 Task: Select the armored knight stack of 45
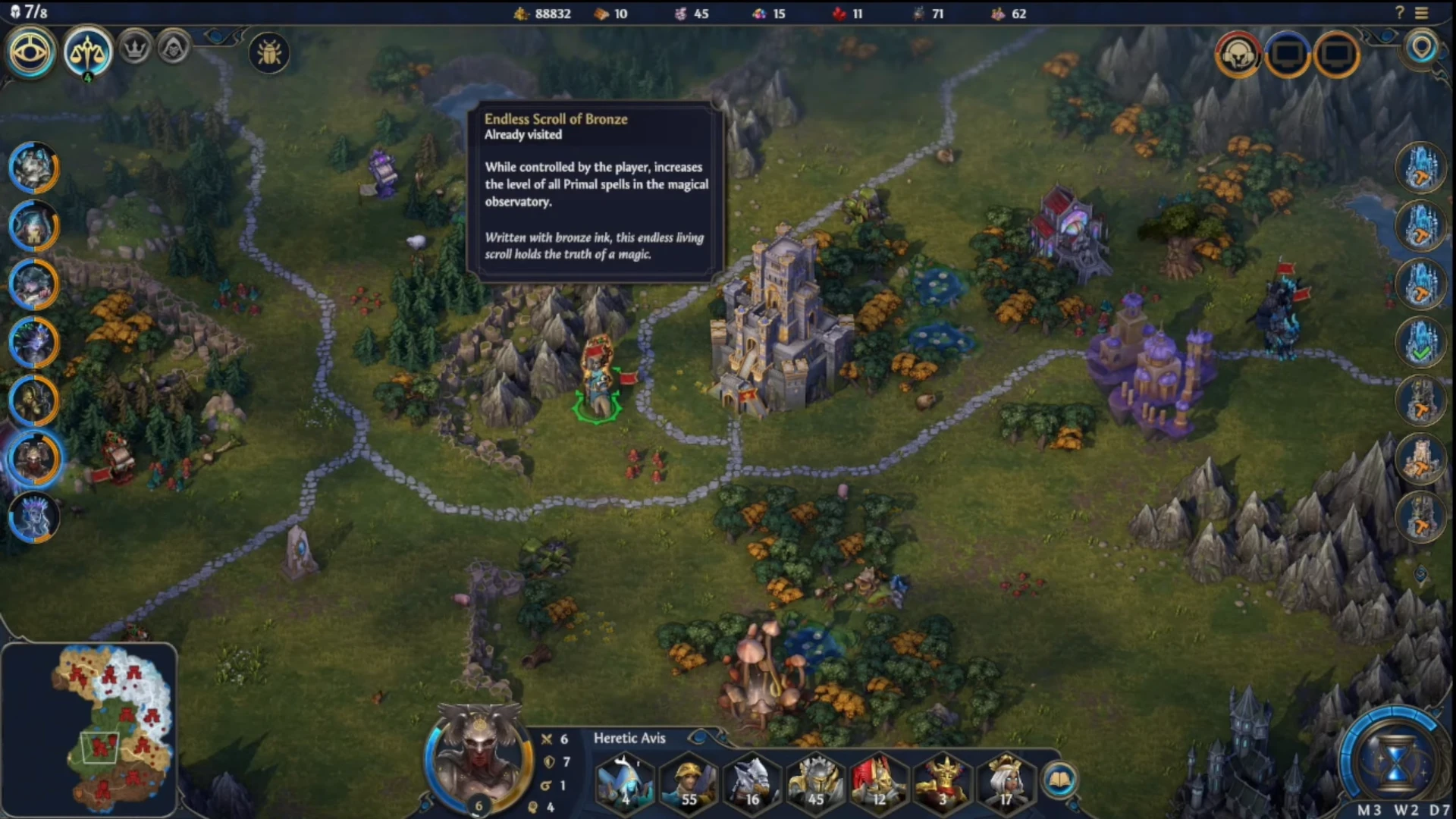pos(816,781)
